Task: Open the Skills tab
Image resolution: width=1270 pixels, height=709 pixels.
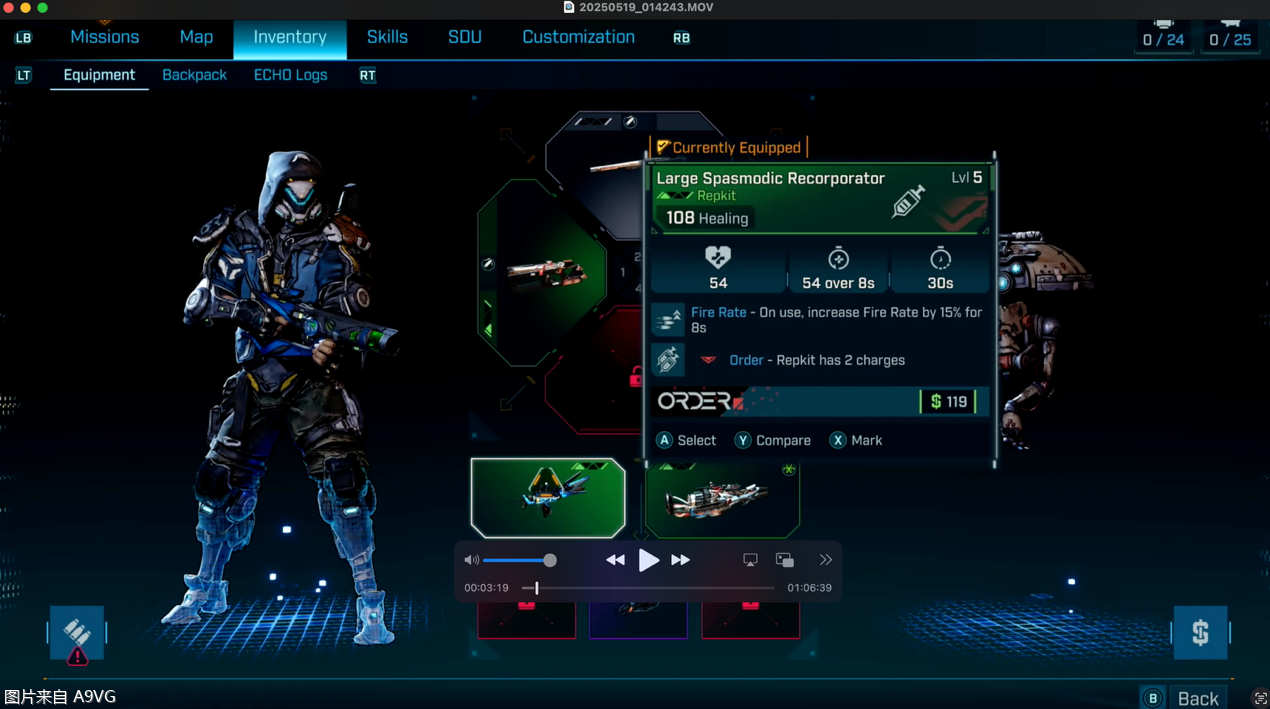Action: pos(387,37)
